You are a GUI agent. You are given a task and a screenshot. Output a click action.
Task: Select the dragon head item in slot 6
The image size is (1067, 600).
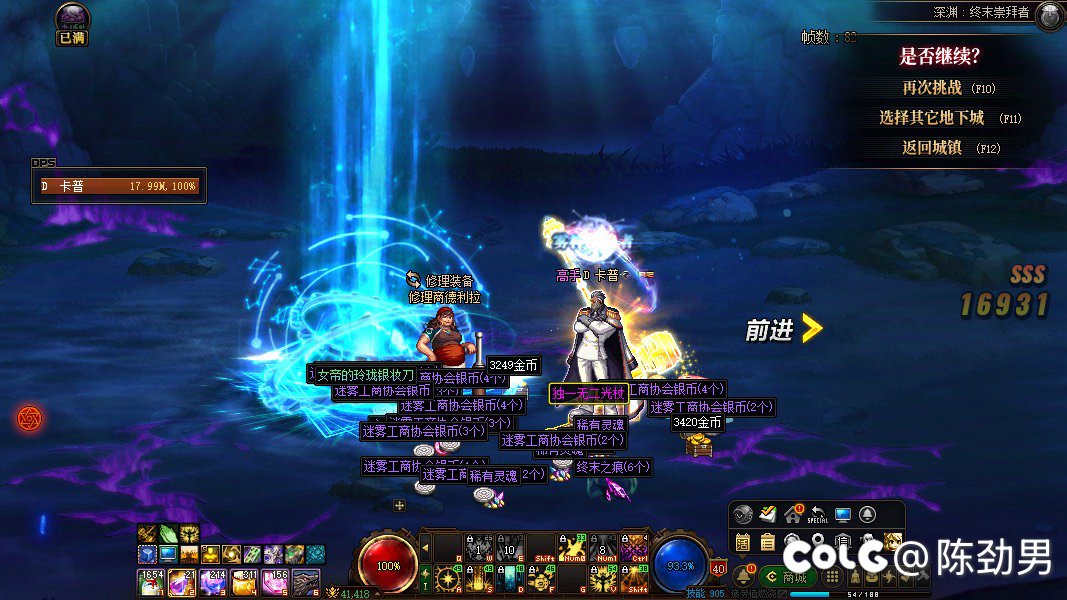(x=307, y=581)
